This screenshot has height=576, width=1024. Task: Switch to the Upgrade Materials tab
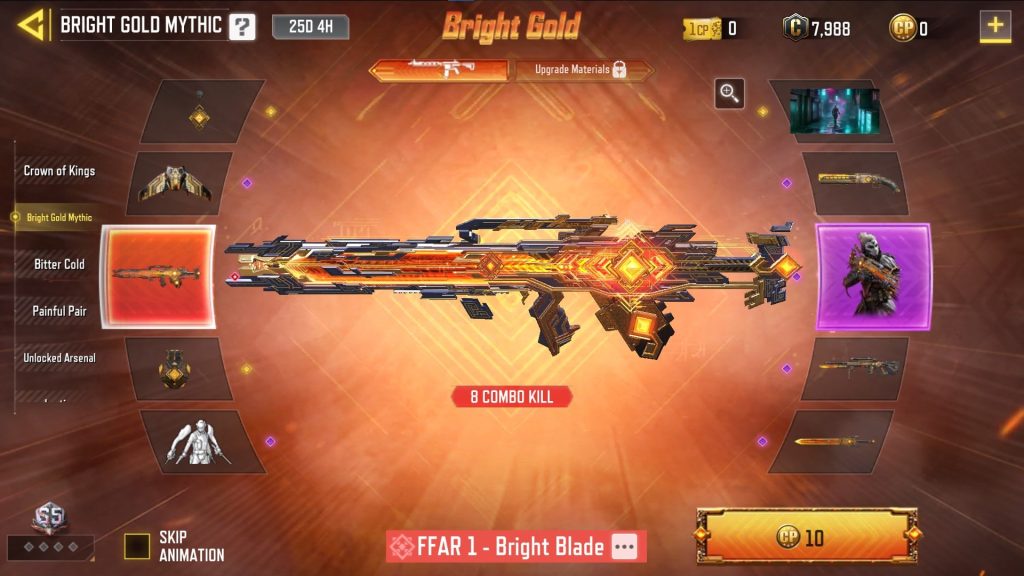coord(580,70)
